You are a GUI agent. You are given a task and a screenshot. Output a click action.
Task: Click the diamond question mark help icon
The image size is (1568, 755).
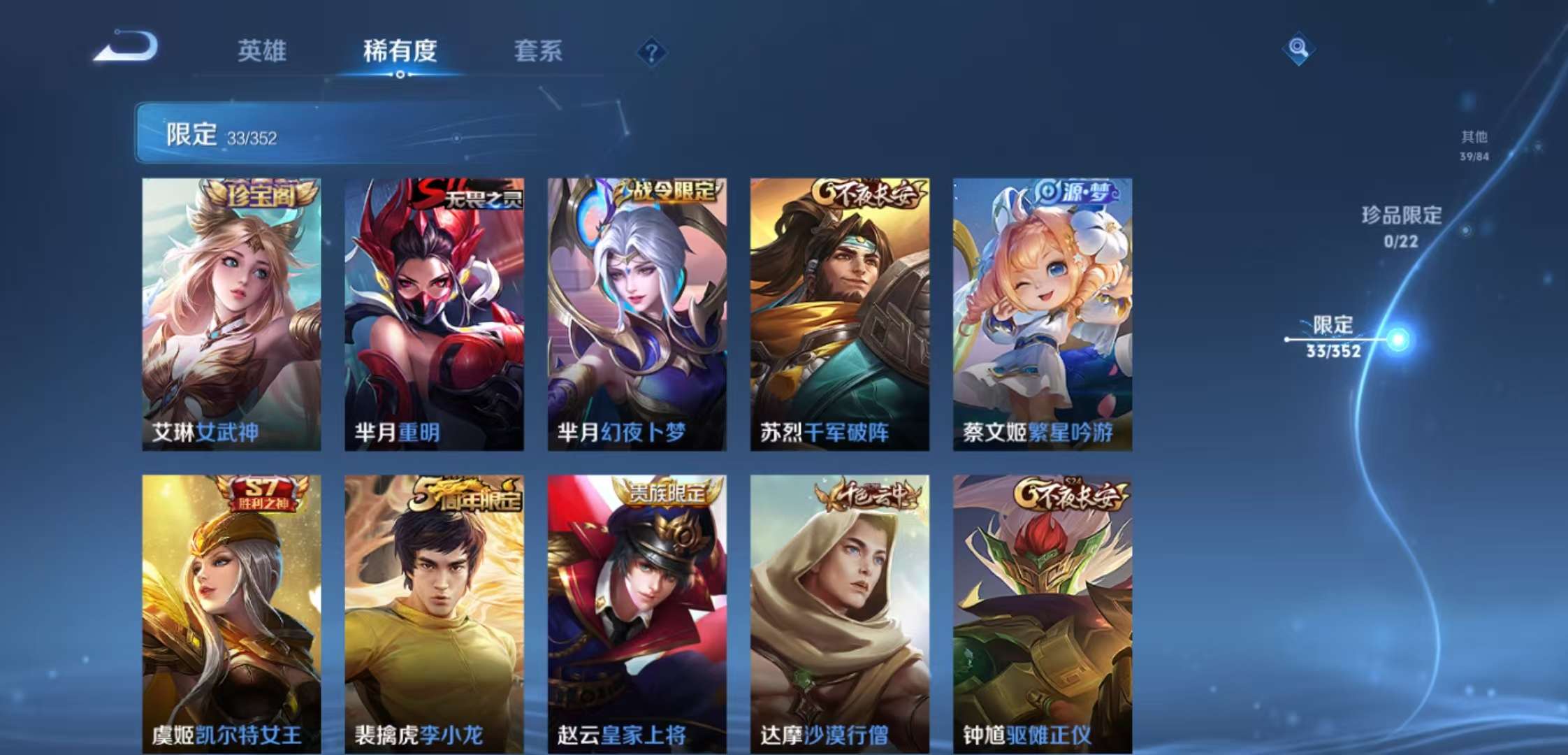click(651, 50)
